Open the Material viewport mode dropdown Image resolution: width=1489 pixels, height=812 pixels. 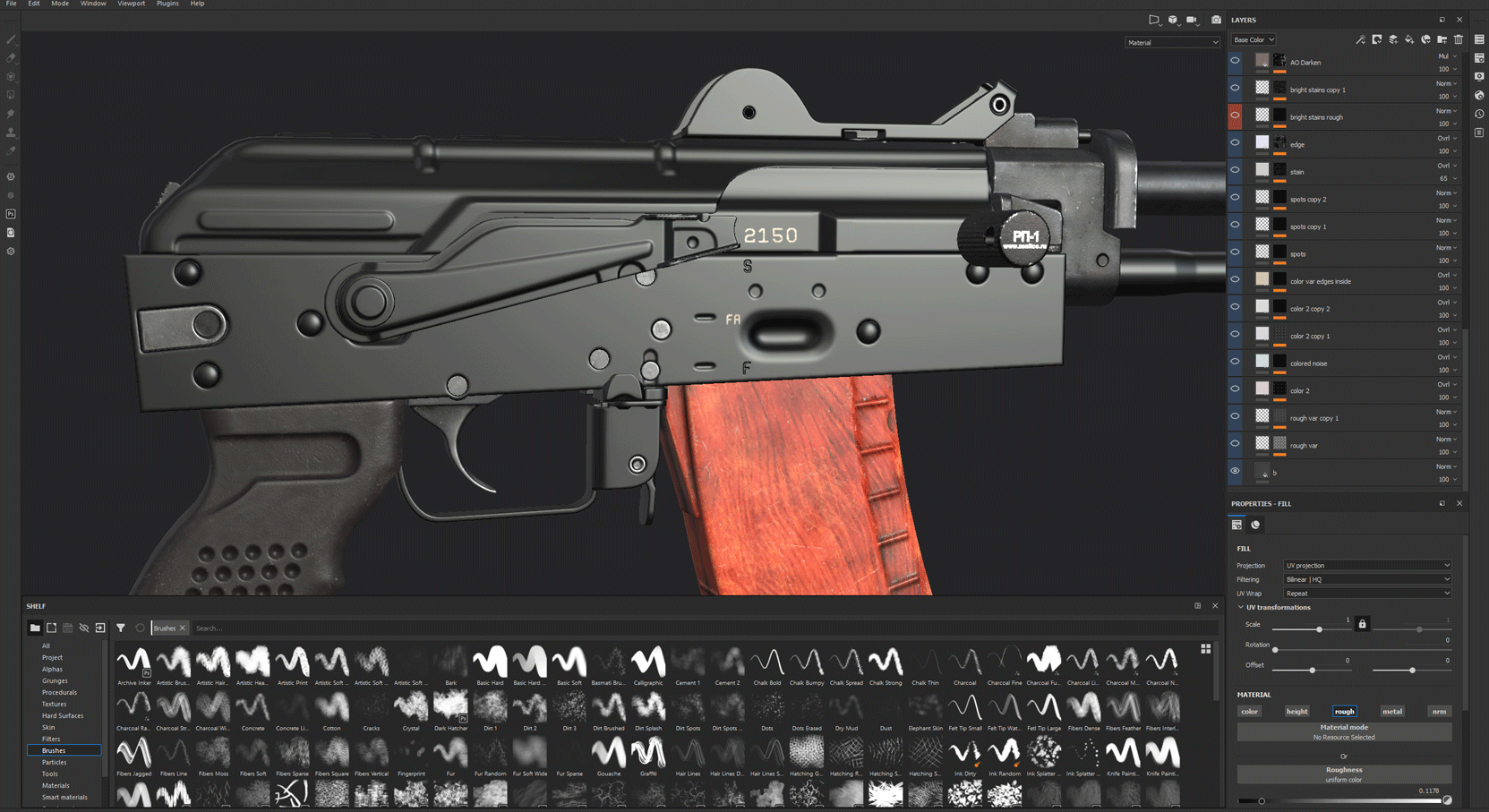coord(1172,42)
